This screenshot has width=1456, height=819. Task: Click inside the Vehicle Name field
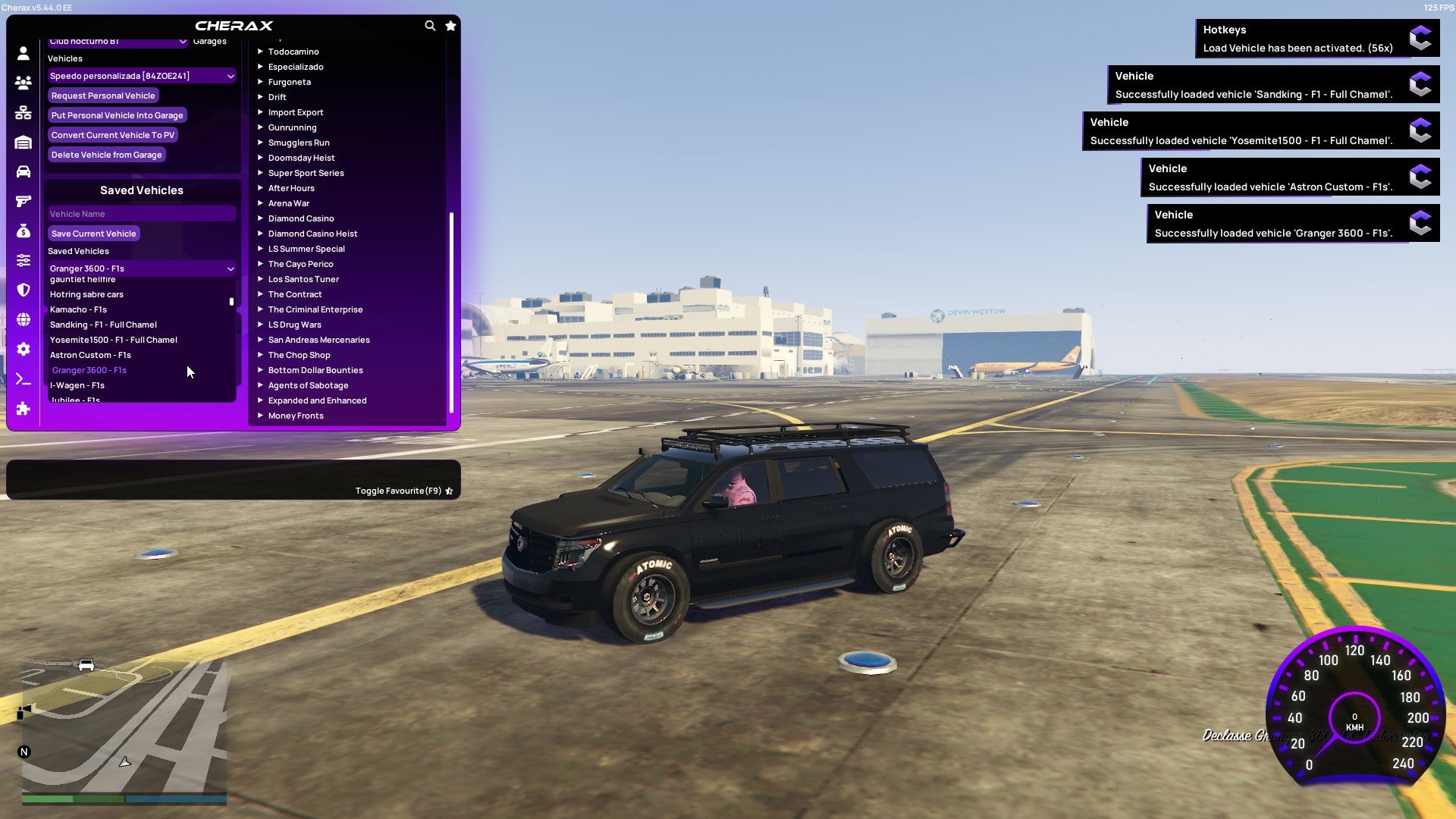pyautogui.click(x=141, y=213)
